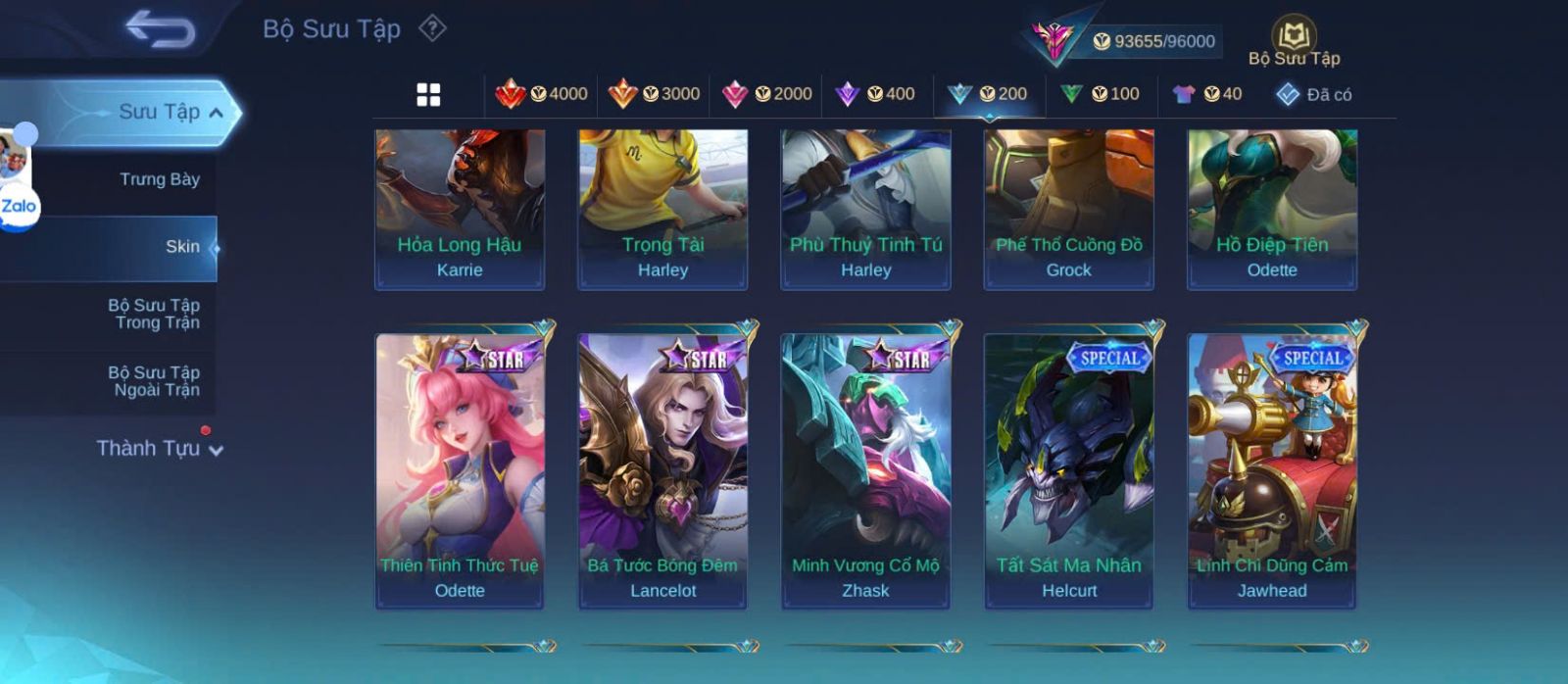Show all skins with the grid filter
1568x684 pixels.
coord(428,94)
